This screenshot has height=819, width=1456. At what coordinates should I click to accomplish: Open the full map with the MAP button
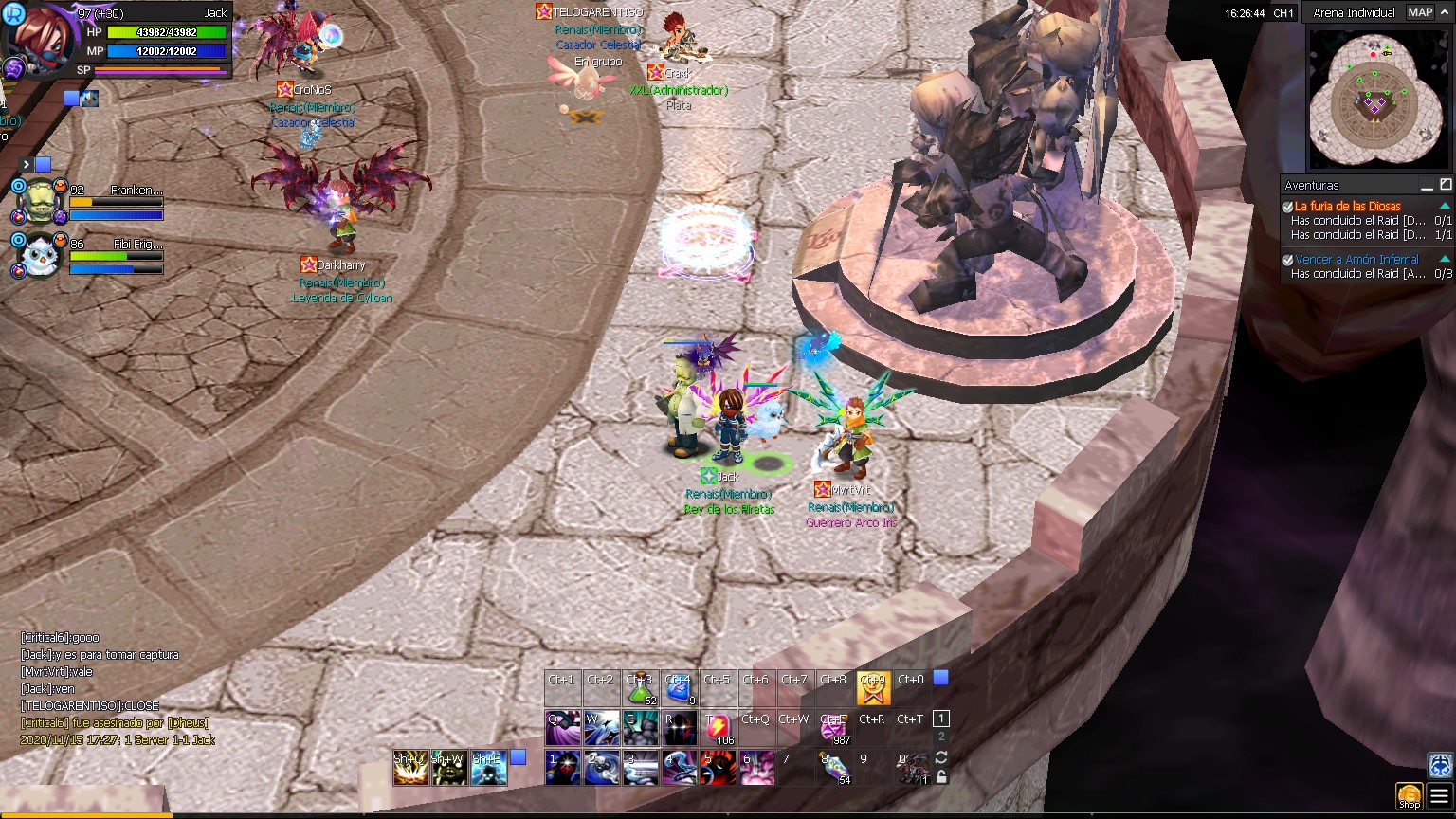[1420, 12]
